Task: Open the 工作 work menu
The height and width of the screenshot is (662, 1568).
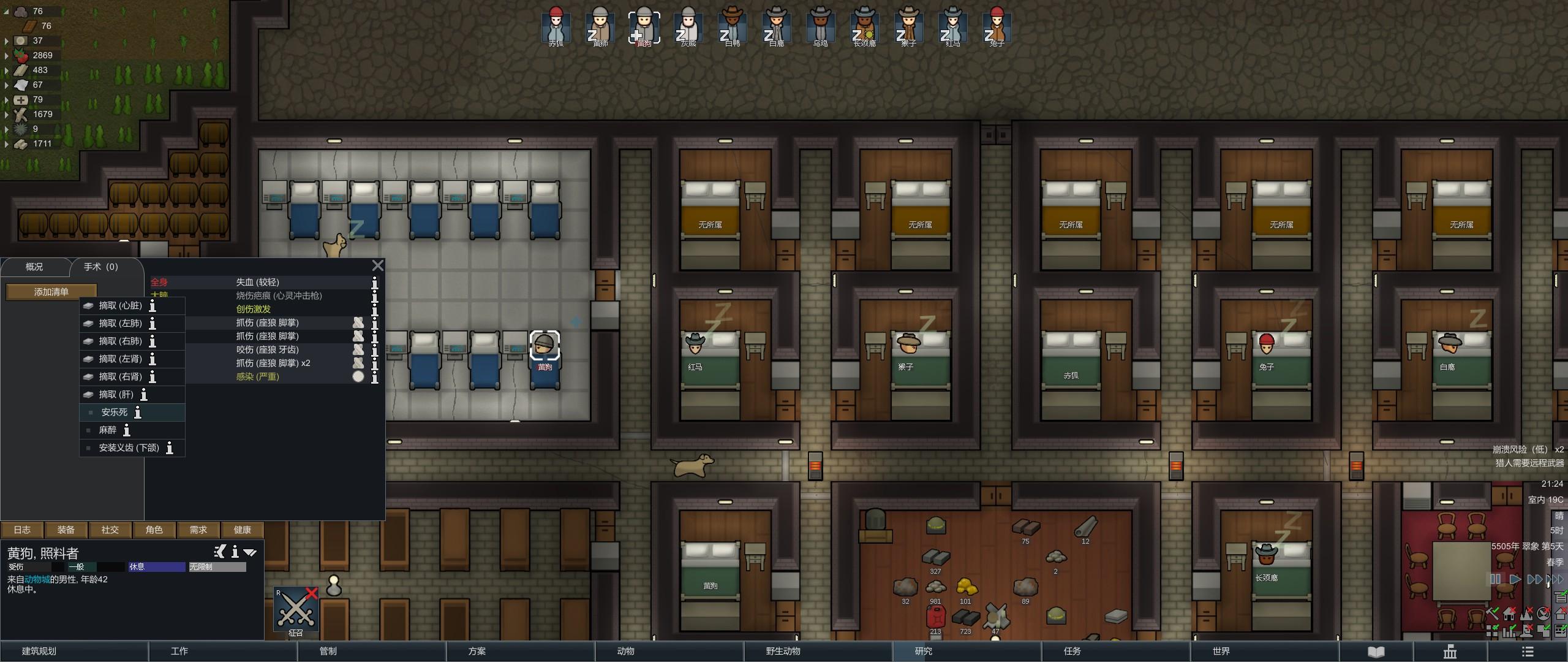Action: (179, 651)
